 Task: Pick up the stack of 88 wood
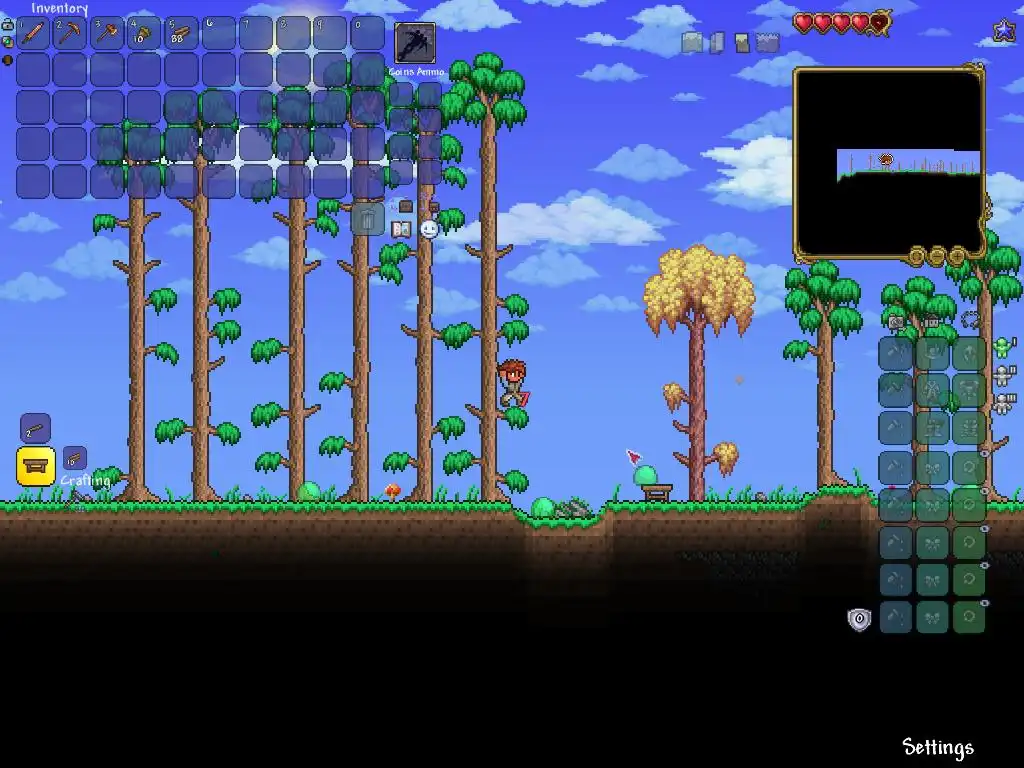182,34
